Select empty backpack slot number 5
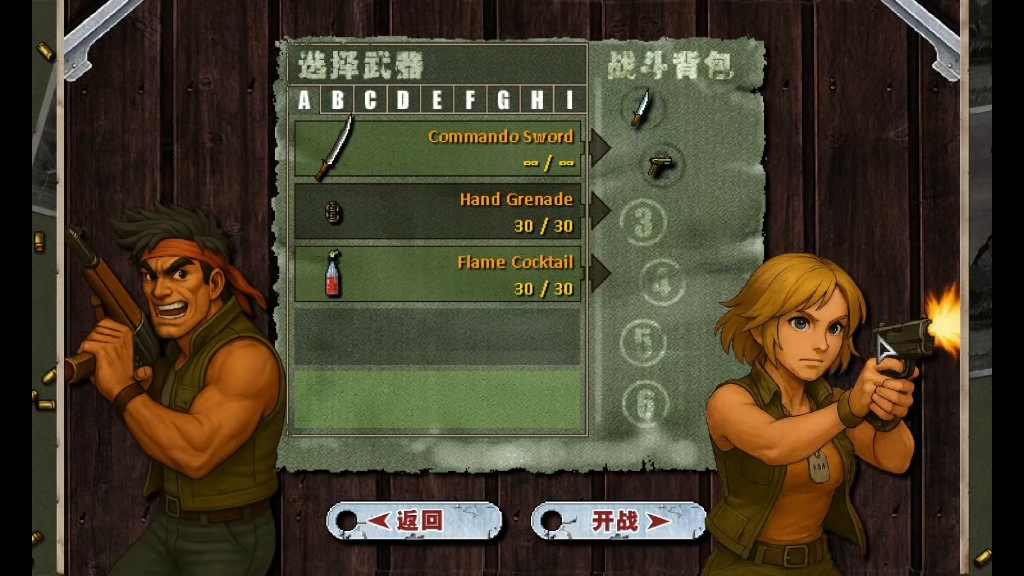 (x=643, y=343)
